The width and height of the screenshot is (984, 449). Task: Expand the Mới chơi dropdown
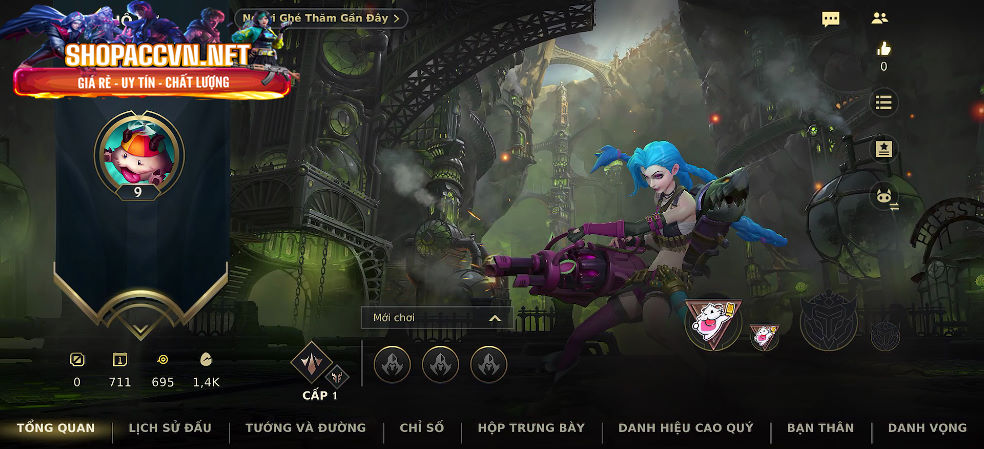point(436,318)
